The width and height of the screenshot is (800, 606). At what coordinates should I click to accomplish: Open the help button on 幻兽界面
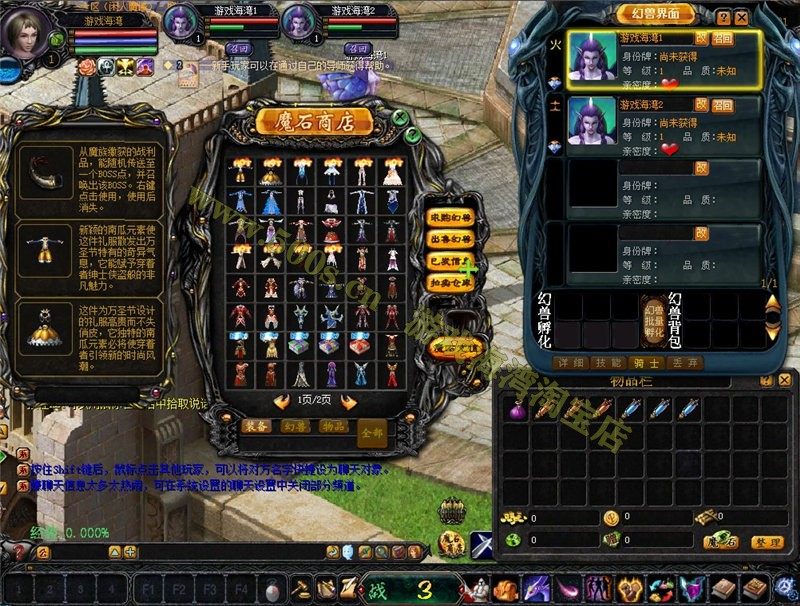point(724,18)
